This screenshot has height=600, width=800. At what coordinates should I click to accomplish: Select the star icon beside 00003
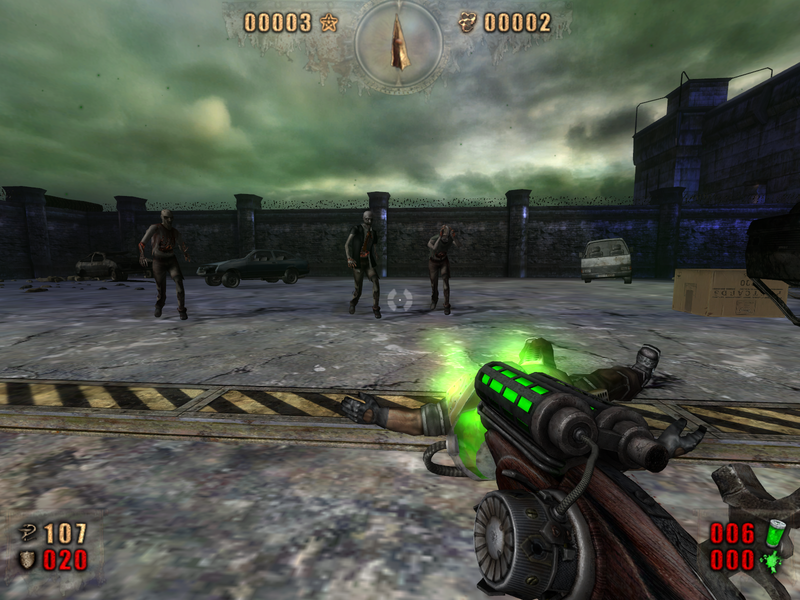coord(329,22)
